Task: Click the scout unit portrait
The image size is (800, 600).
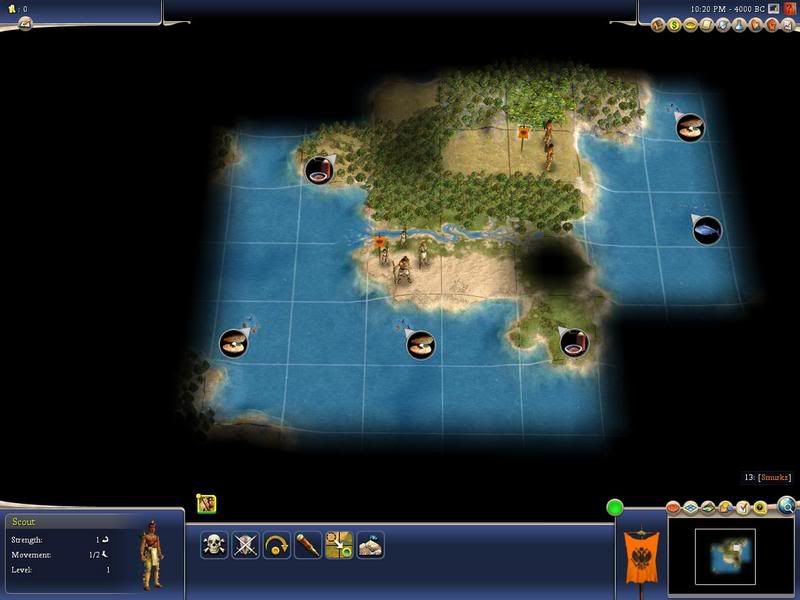Action: (152, 552)
